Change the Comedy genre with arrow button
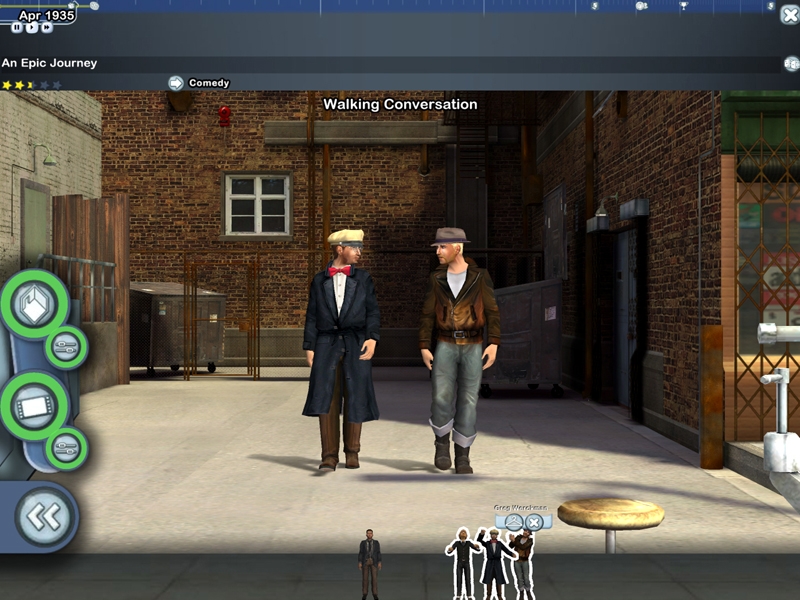800x600 pixels. tap(176, 83)
